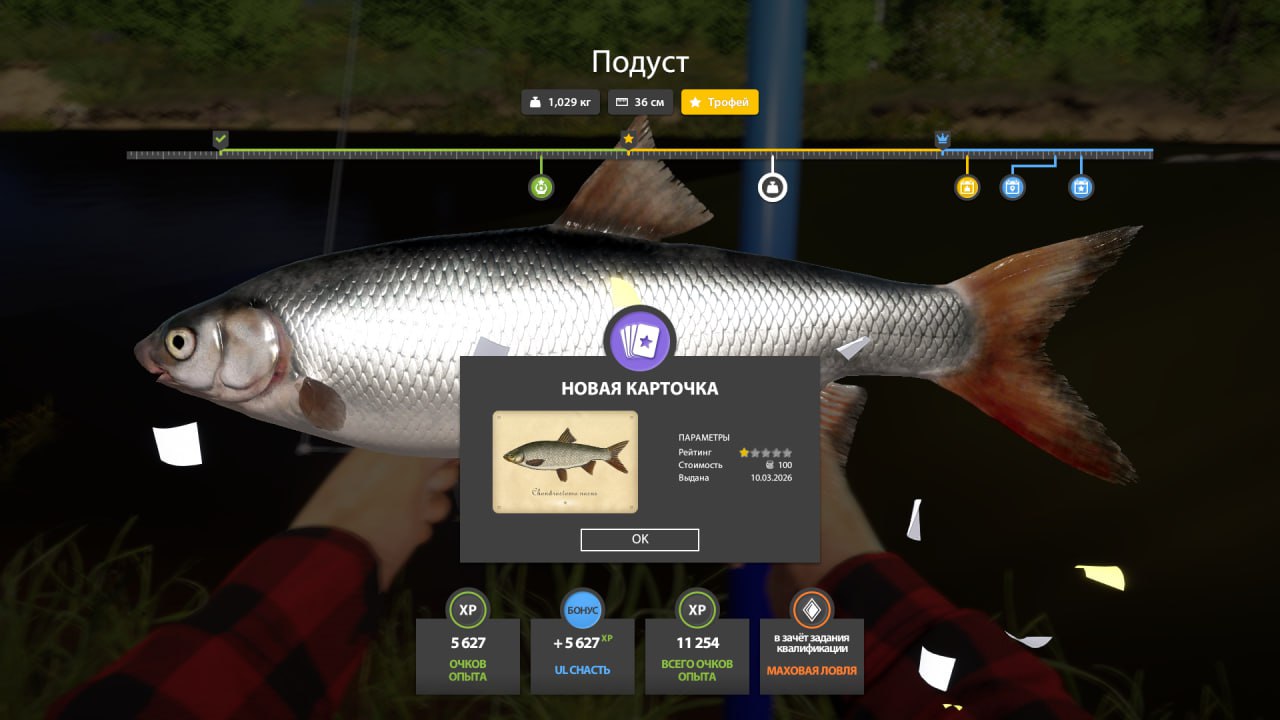1280x720 pixels.
Task: Select the green medal marker on the weight scale
Action: click(541, 187)
